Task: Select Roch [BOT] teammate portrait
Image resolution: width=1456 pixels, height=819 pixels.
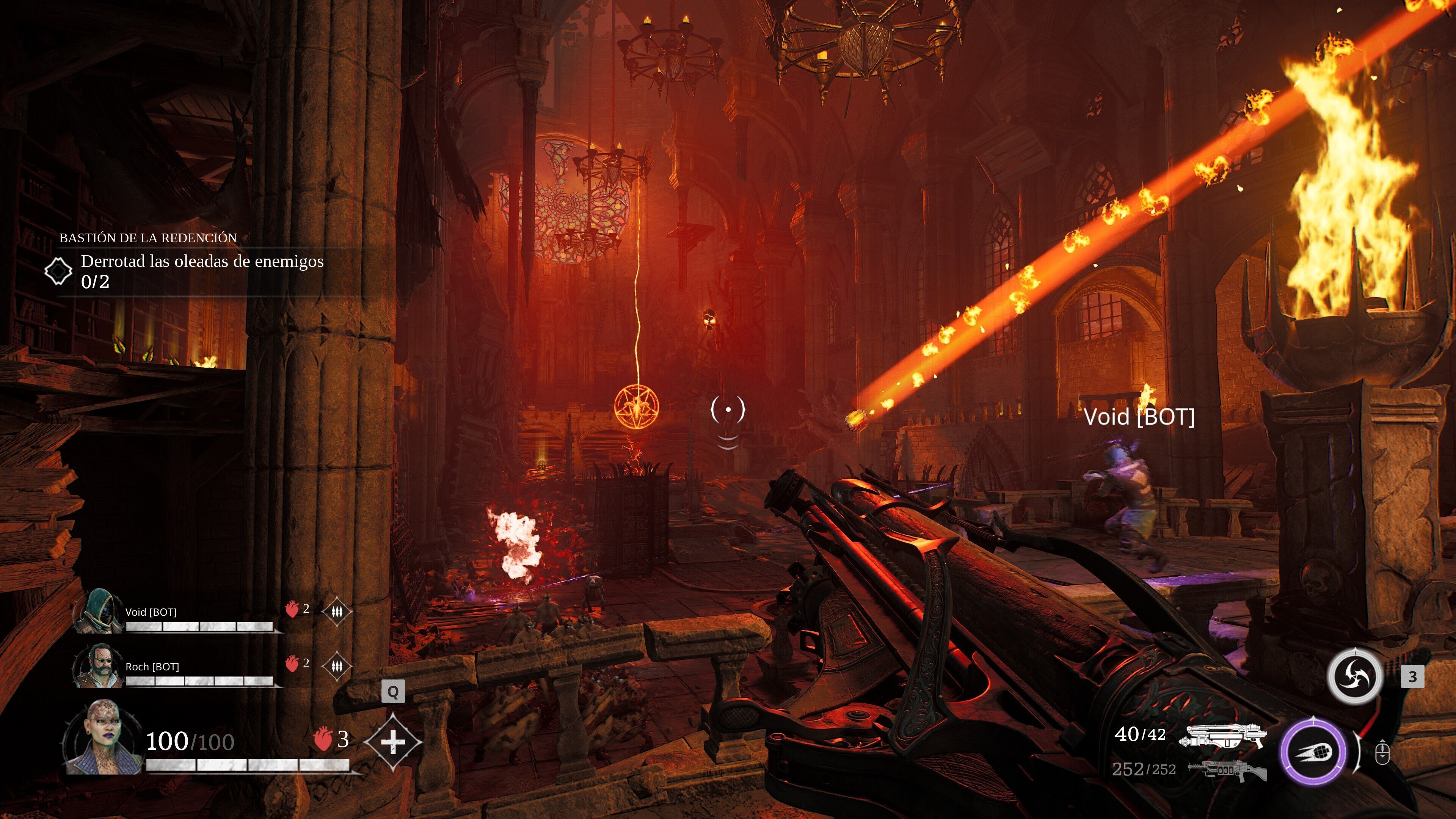Action: (99, 665)
